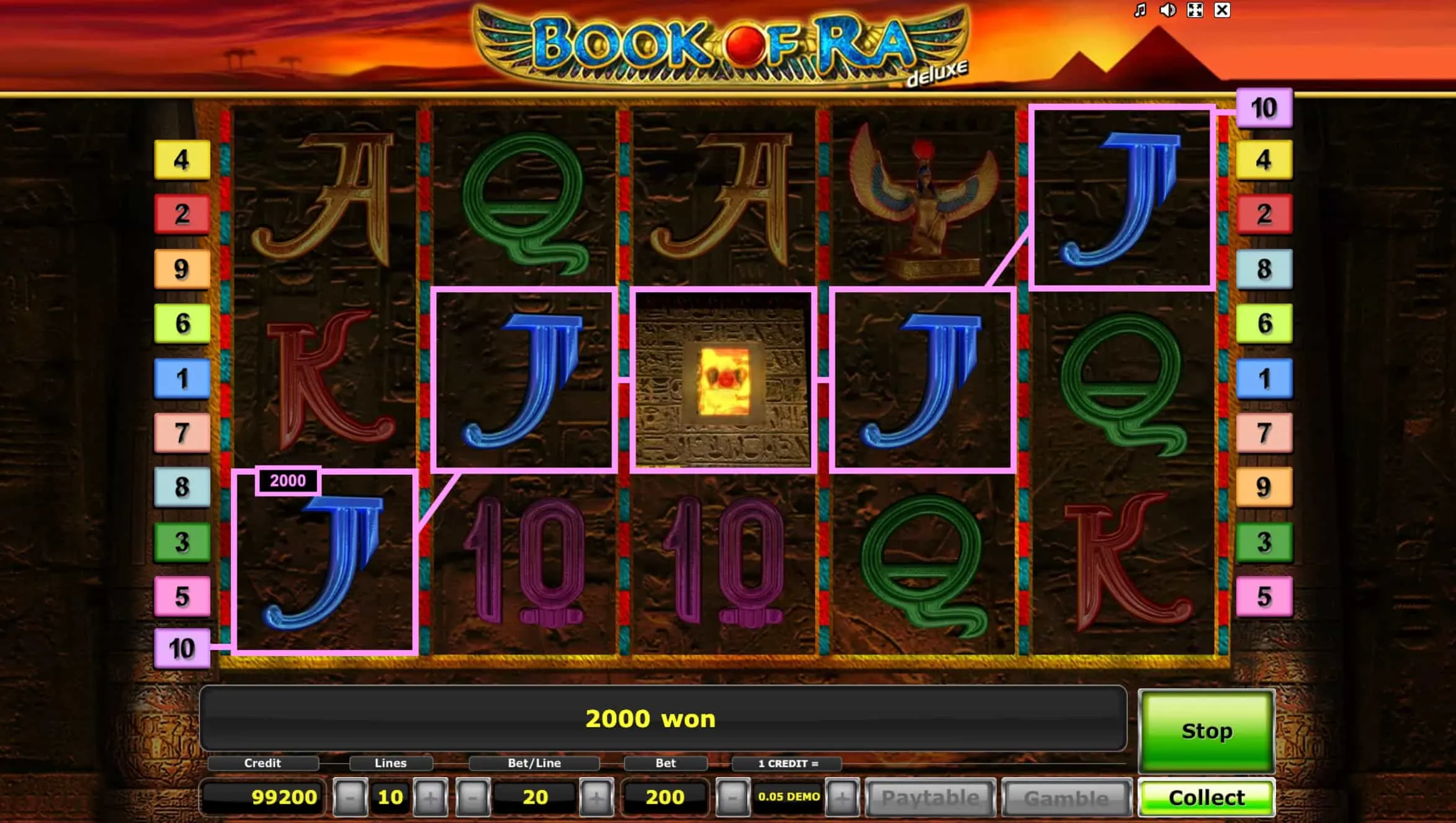Decrease the Bet per Line with the minus button

pos(473,797)
